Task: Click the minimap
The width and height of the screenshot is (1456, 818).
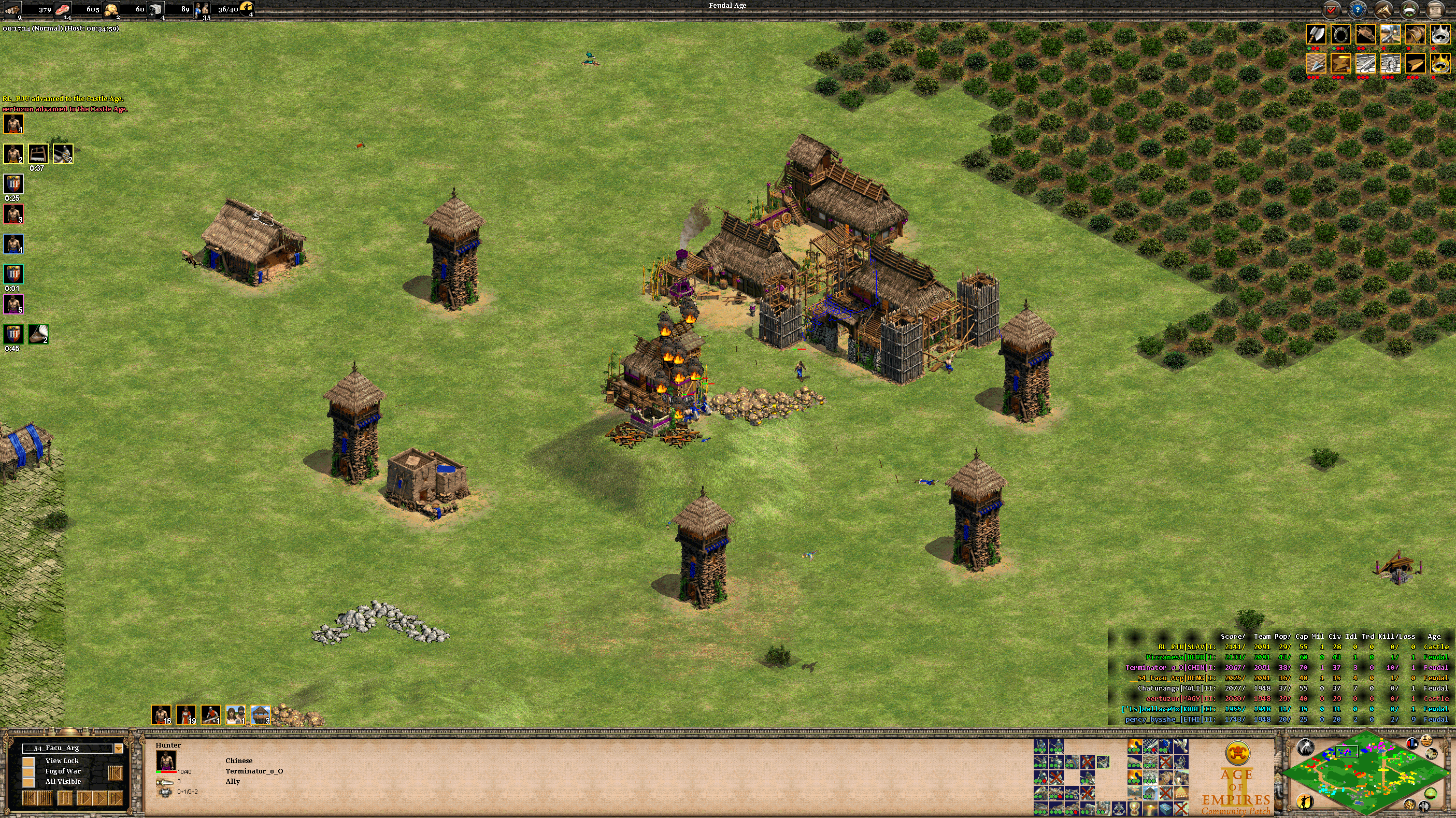Action: 1367,773
